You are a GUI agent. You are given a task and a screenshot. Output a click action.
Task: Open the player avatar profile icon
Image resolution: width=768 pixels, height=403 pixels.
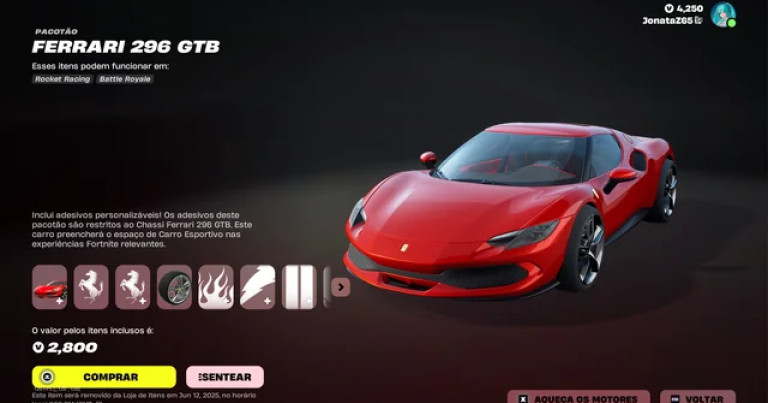pos(723,15)
